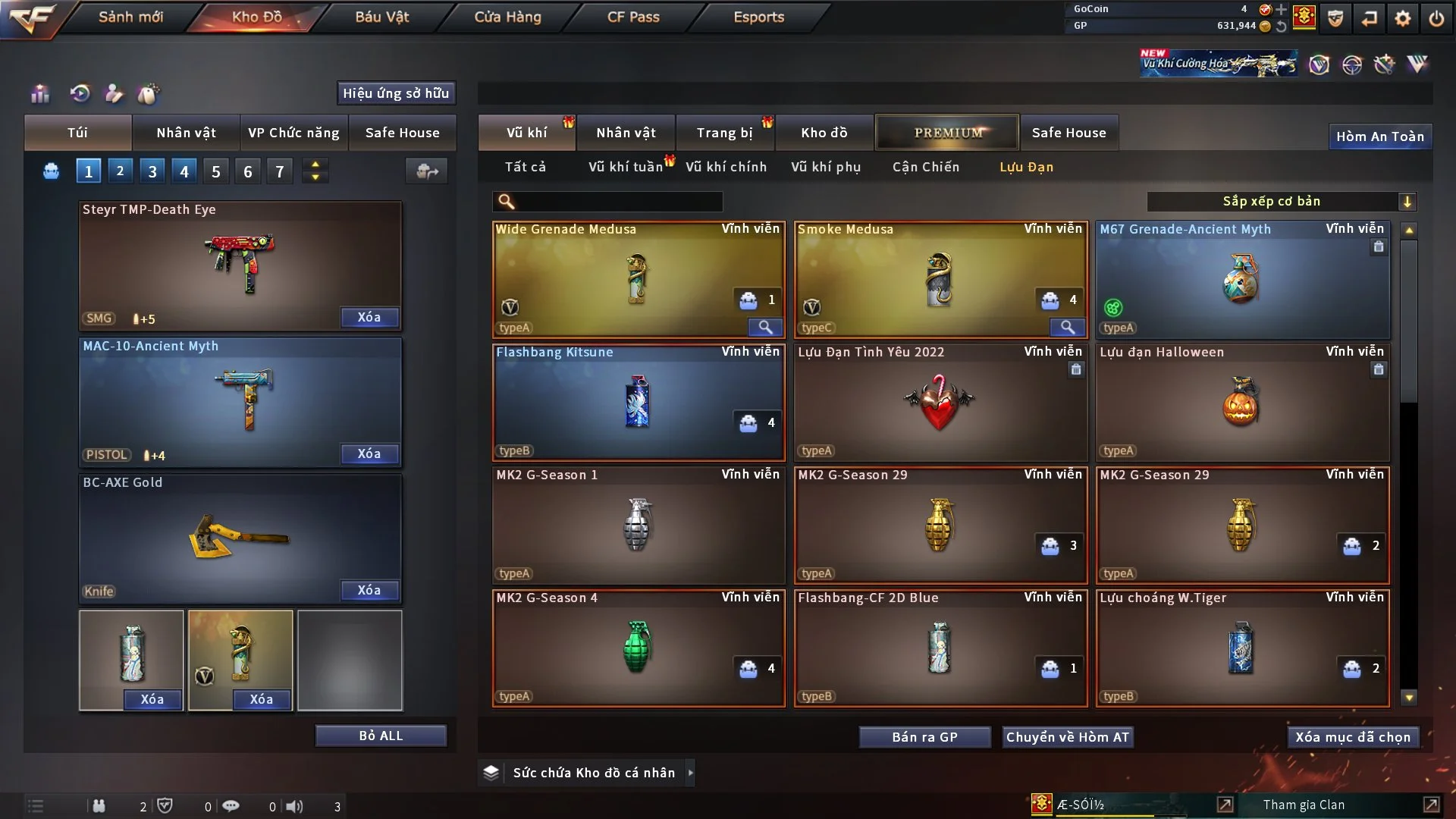The width and height of the screenshot is (1456, 819).
Task: Open the Cửa Hàng shop menu
Action: click(507, 17)
